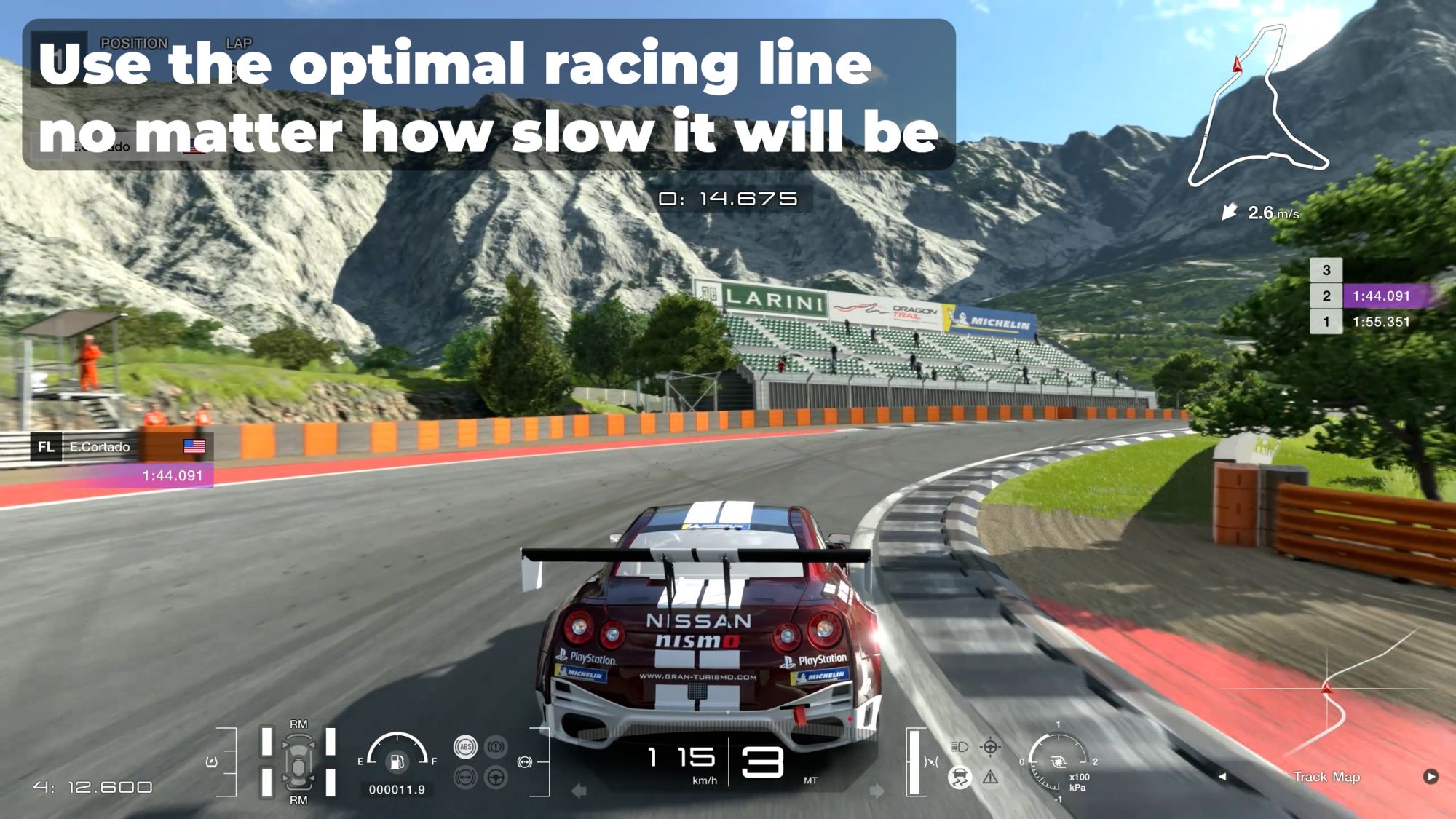Select the steering wheel assist icon
1456x819 pixels.
(x=496, y=778)
